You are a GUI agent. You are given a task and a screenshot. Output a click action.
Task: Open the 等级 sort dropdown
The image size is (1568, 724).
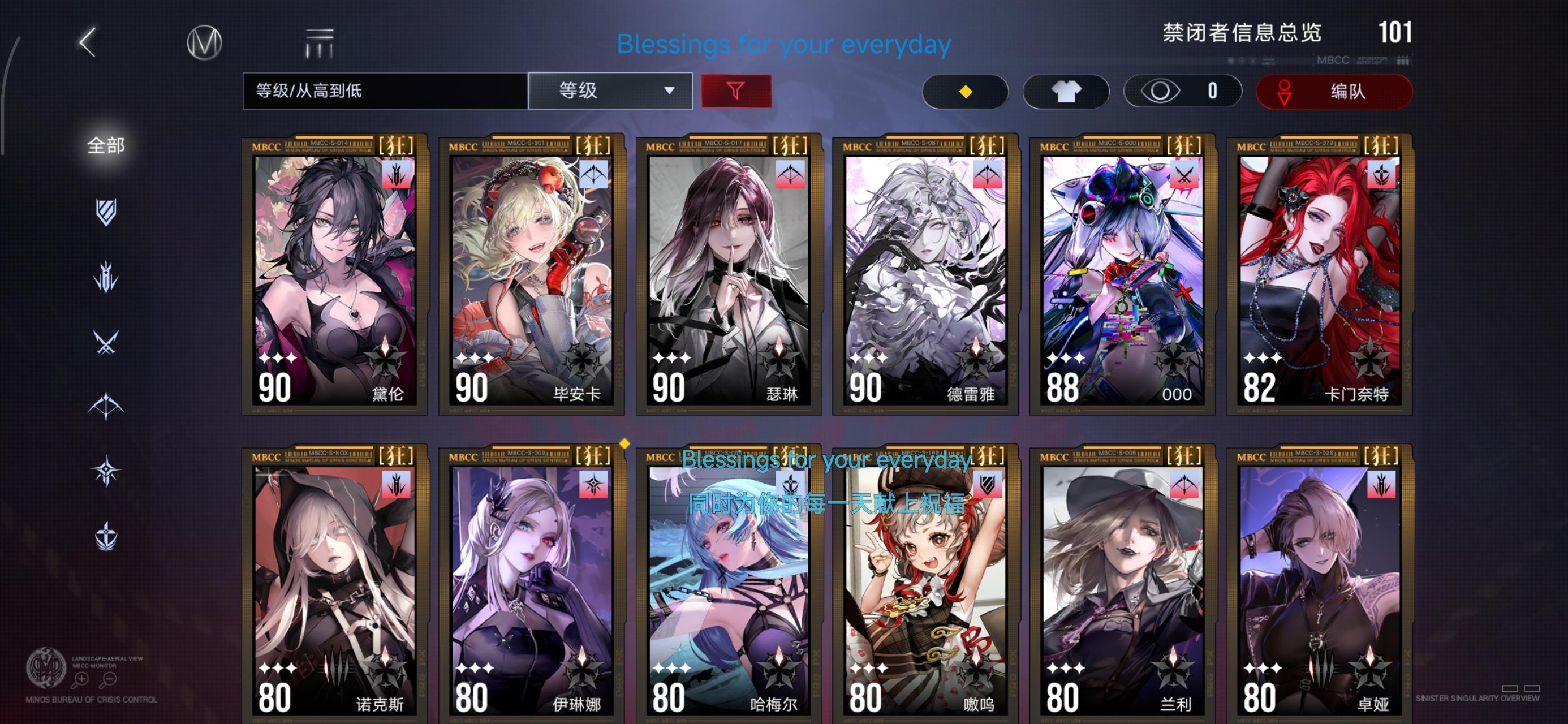(x=610, y=90)
